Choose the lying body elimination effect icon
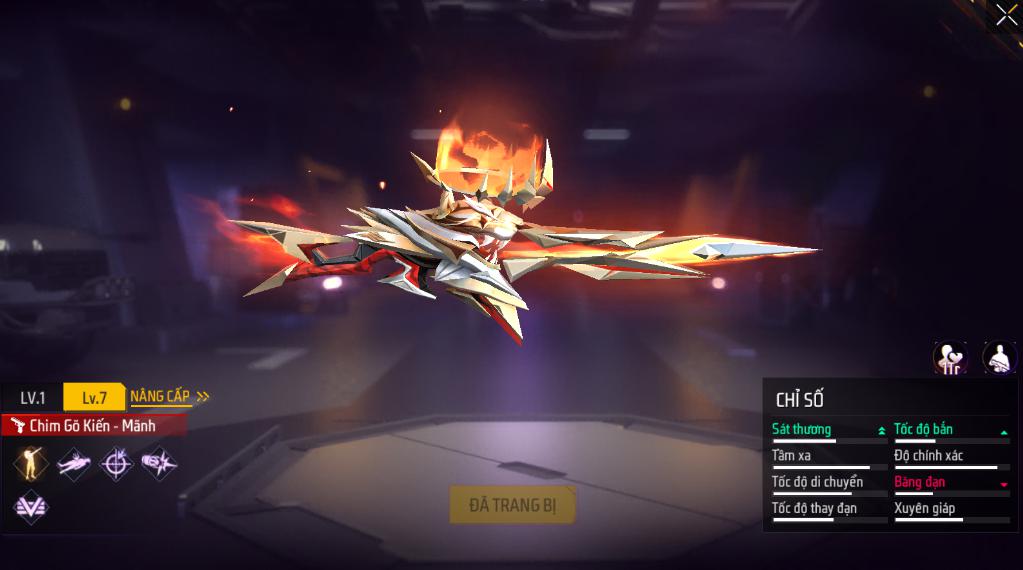The width and height of the screenshot is (1023, 570). coord(74,463)
